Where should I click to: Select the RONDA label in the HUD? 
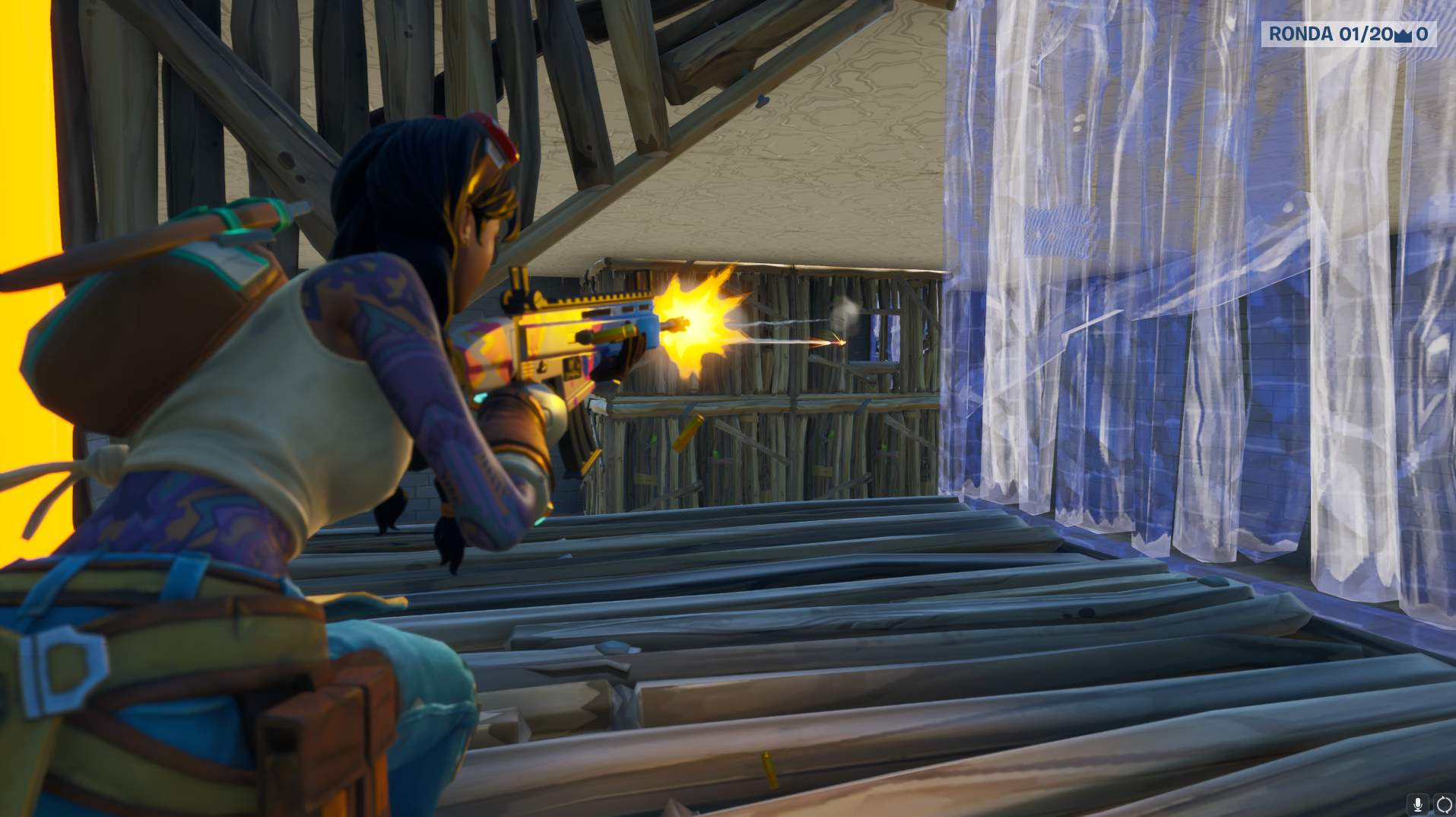[x=1302, y=34]
